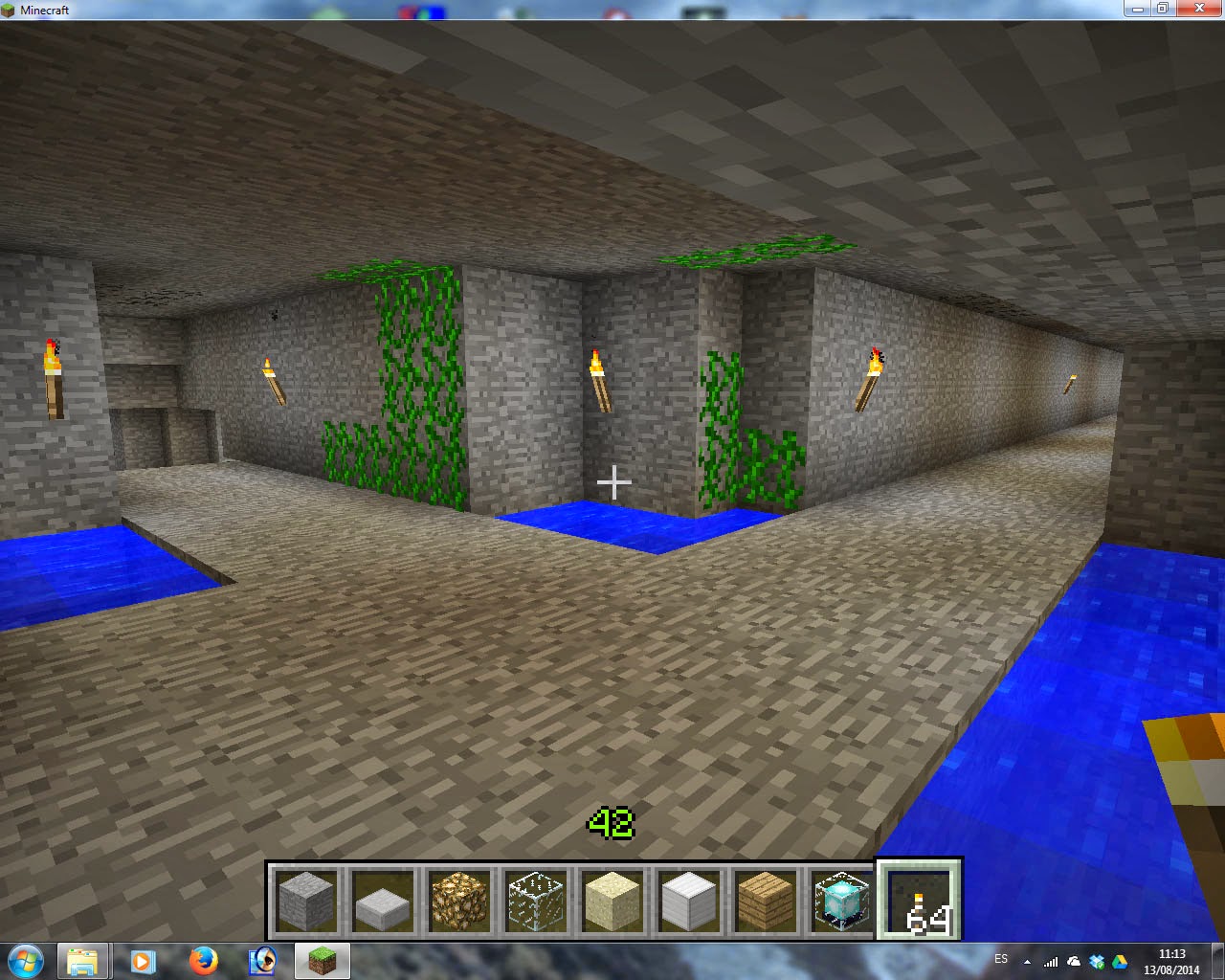Expand hidden system tray icons
This screenshot has width=1225, height=980.
click(1027, 962)
